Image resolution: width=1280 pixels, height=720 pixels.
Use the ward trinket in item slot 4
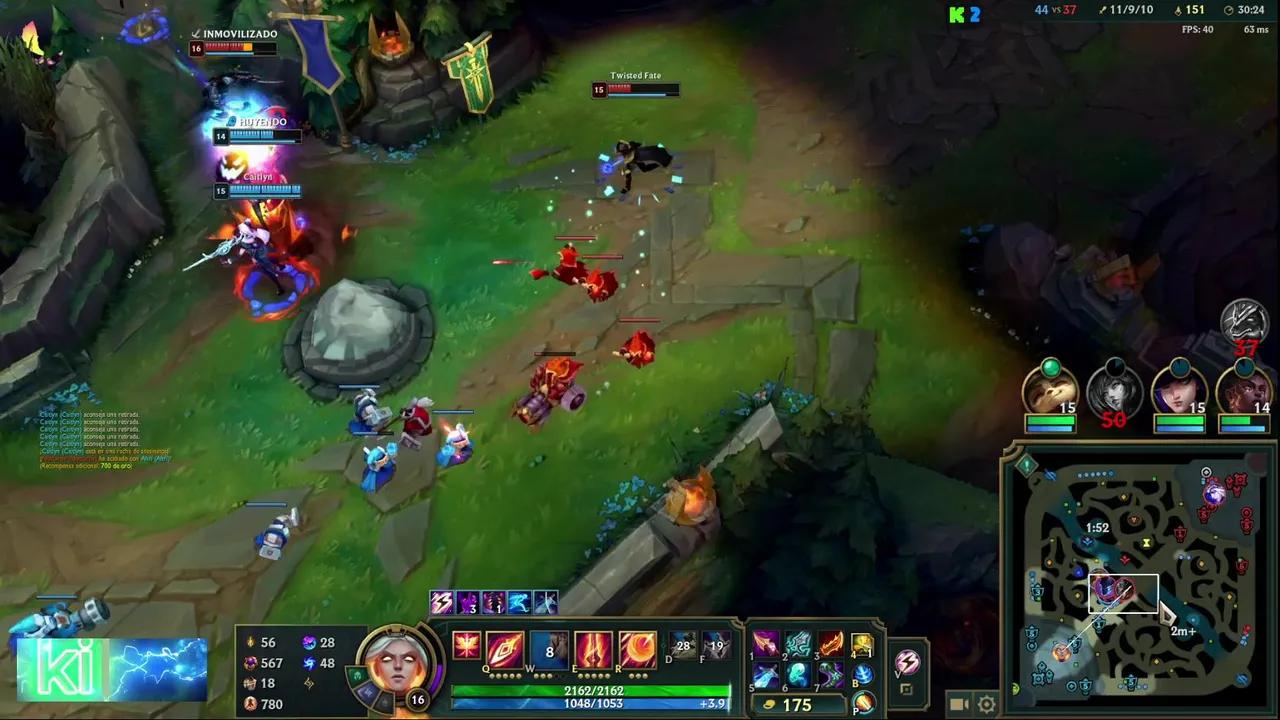pyautogui.click(x=861, y=645)
